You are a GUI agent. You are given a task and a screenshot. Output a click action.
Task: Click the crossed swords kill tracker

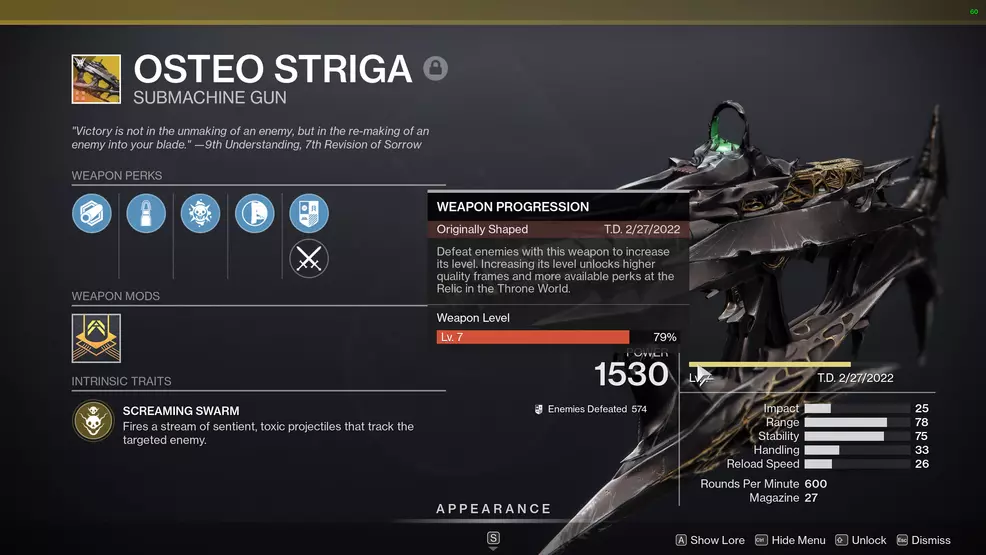point(309,260)
